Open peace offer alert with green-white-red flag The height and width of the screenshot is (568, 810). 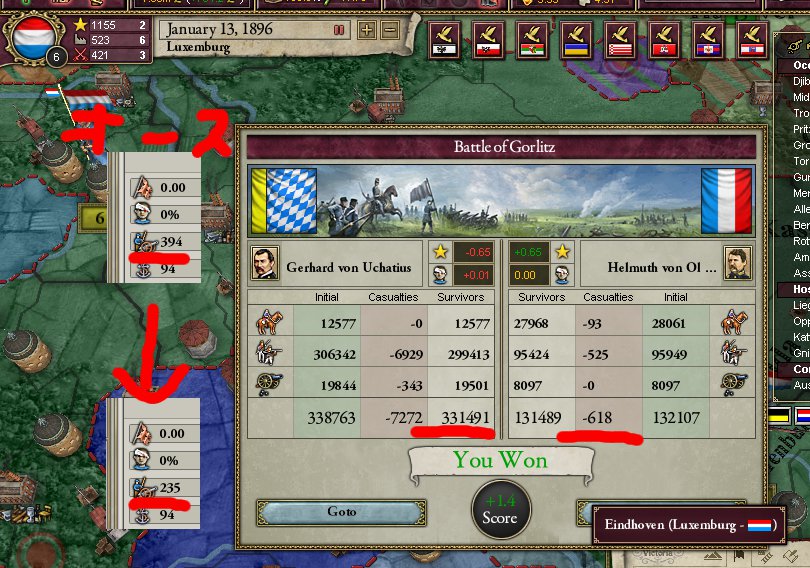coord(531,40)
